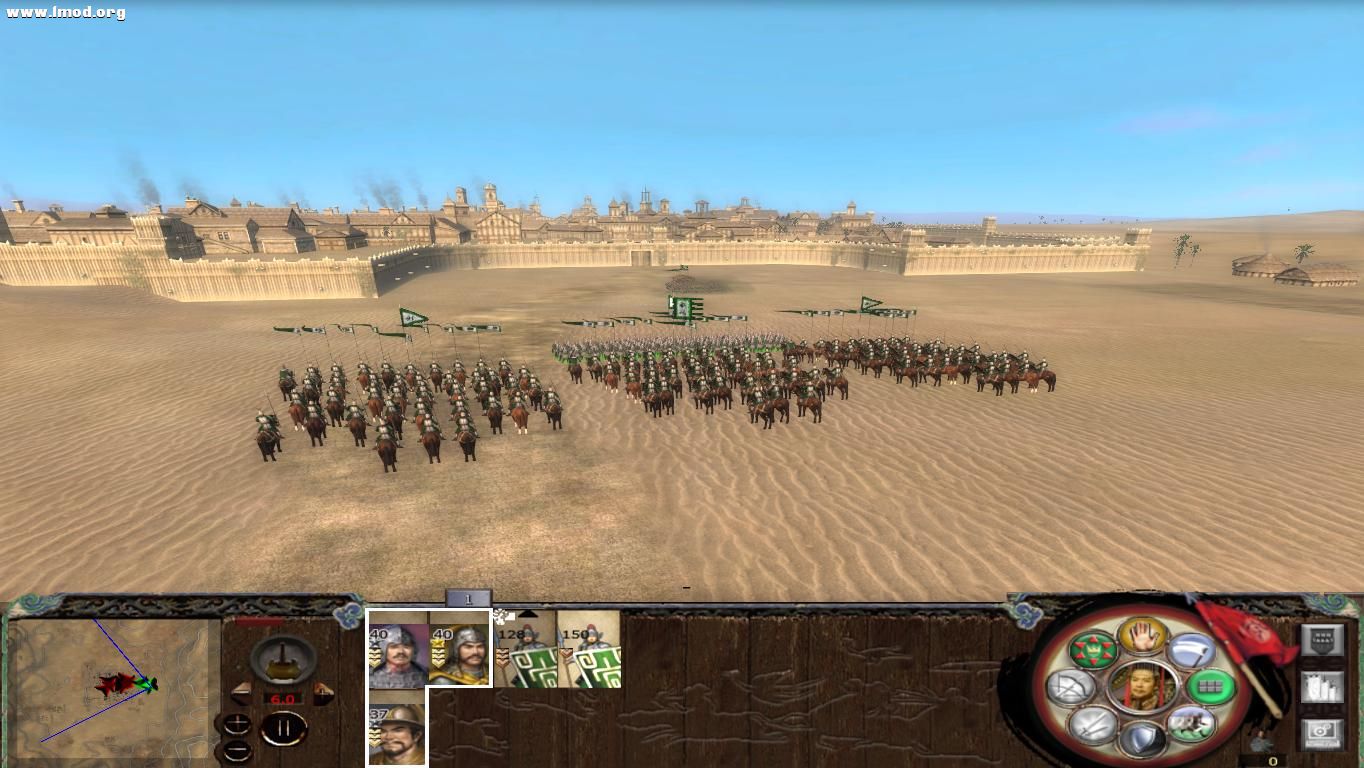
Task: Zoom the minimap in with the plus button
Action: point(238,724)
